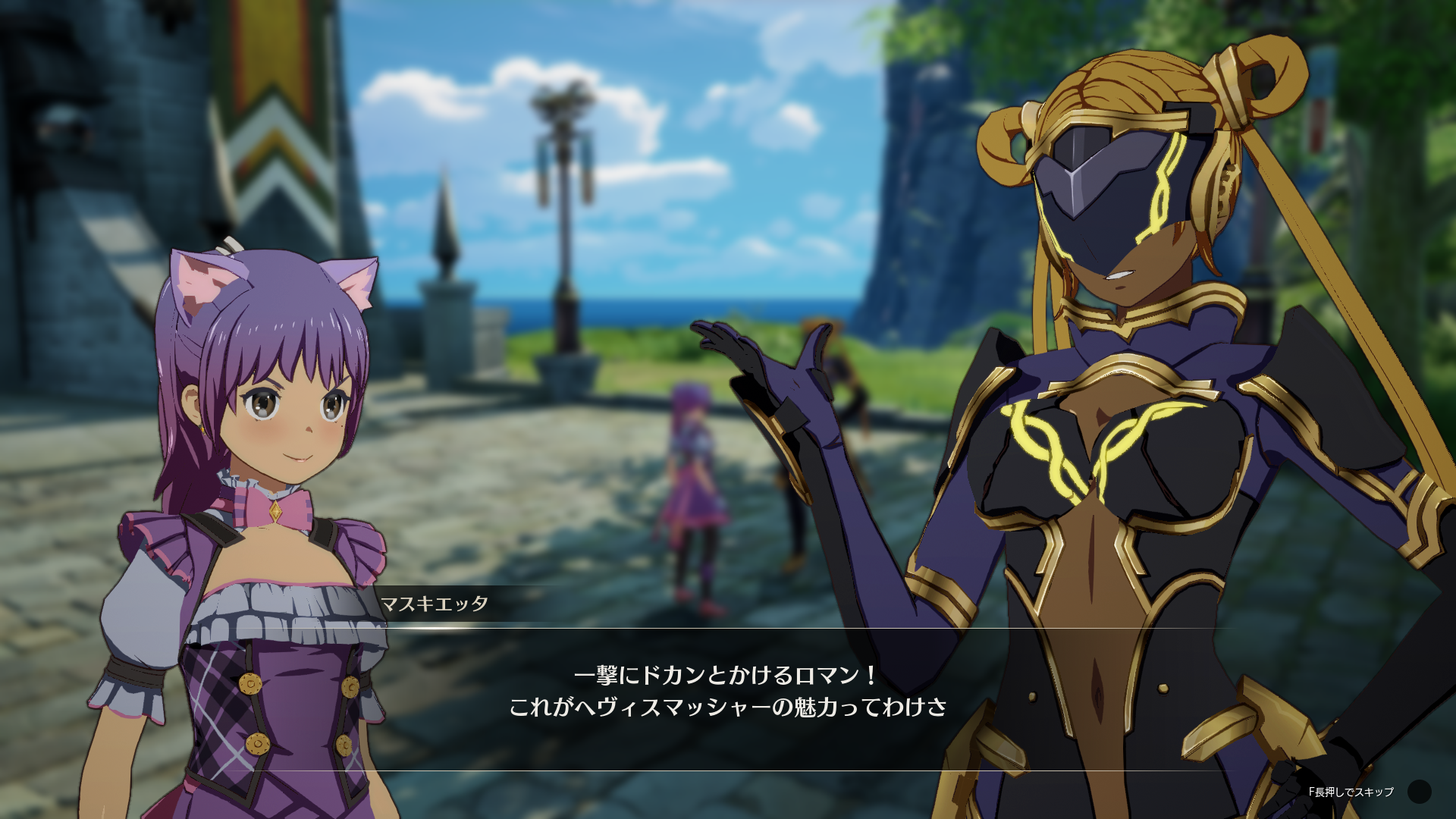Screen dimensions: 1456x819
Task: Advance the Masquietta dialogue text box
Action: (x=728, y=692)
